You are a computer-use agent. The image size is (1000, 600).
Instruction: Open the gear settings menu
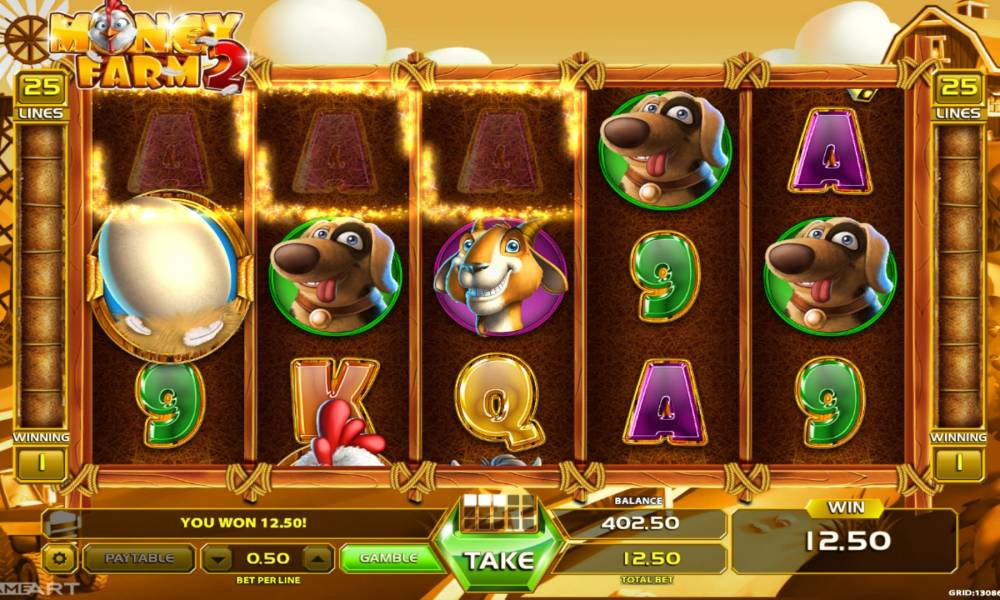click(x=60, y=558)
